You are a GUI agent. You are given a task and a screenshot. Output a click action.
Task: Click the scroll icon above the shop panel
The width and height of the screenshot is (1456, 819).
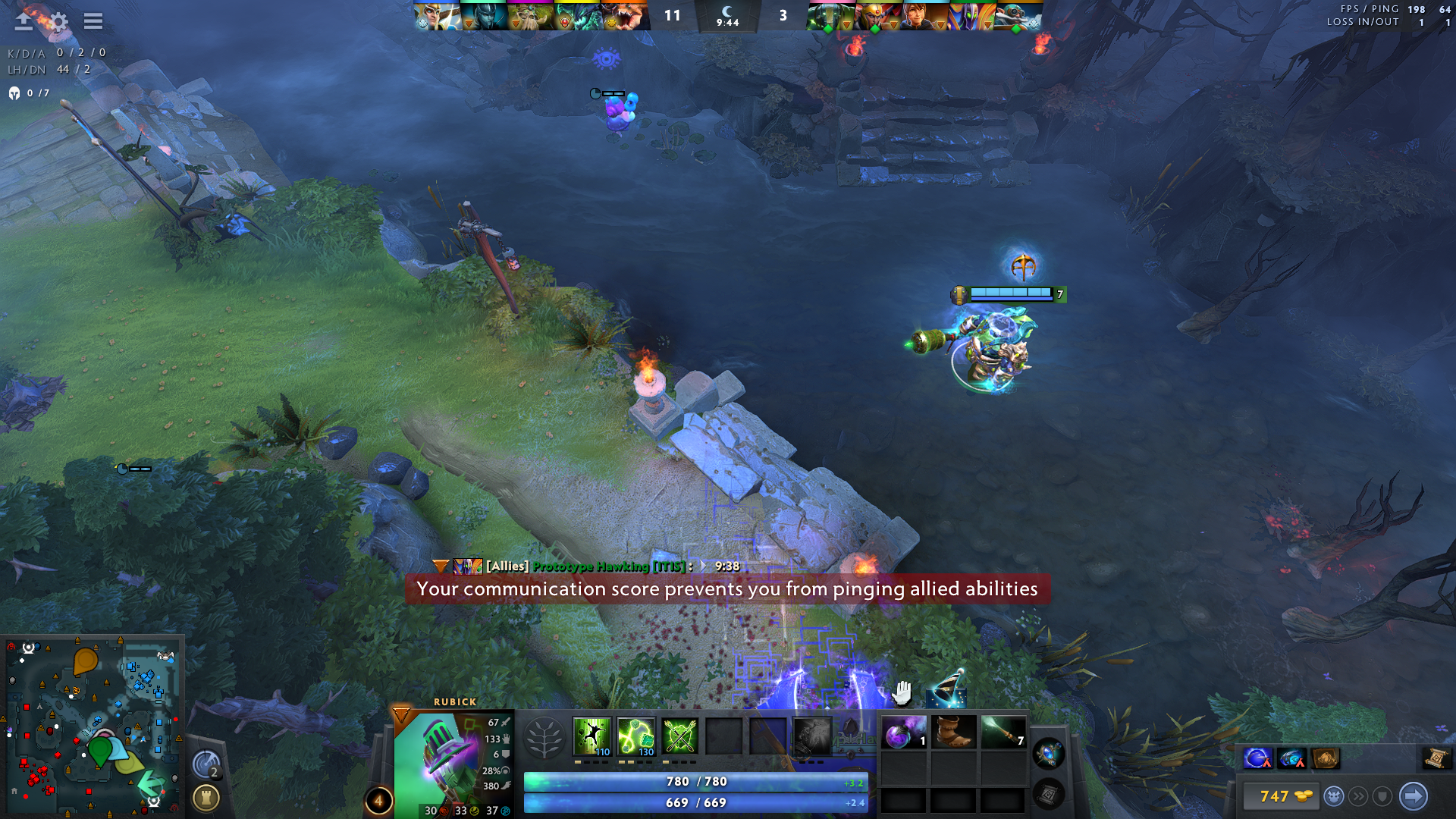coord(1435,758)
